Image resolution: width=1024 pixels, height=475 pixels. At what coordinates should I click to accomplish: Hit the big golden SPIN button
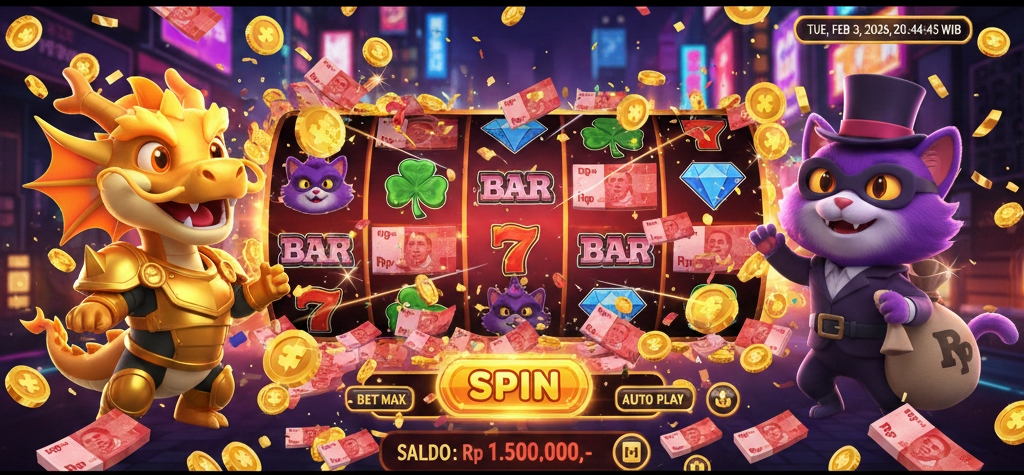(514, 387)
